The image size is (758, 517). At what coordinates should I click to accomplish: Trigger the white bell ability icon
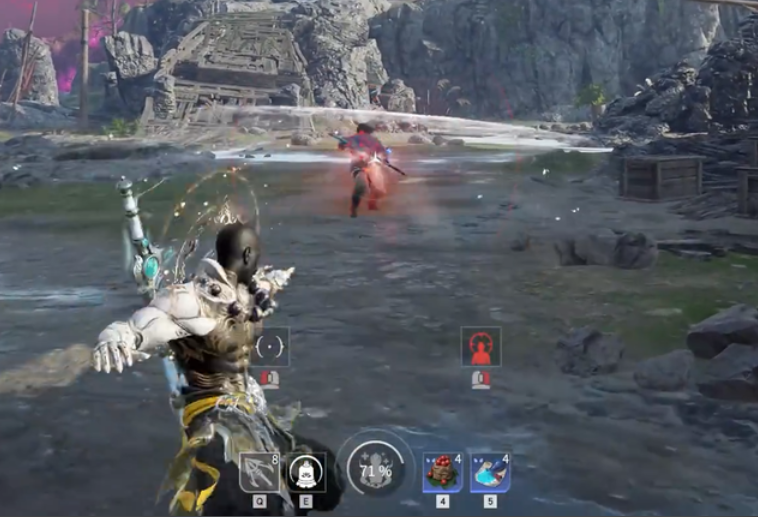(x=305, y=472)
